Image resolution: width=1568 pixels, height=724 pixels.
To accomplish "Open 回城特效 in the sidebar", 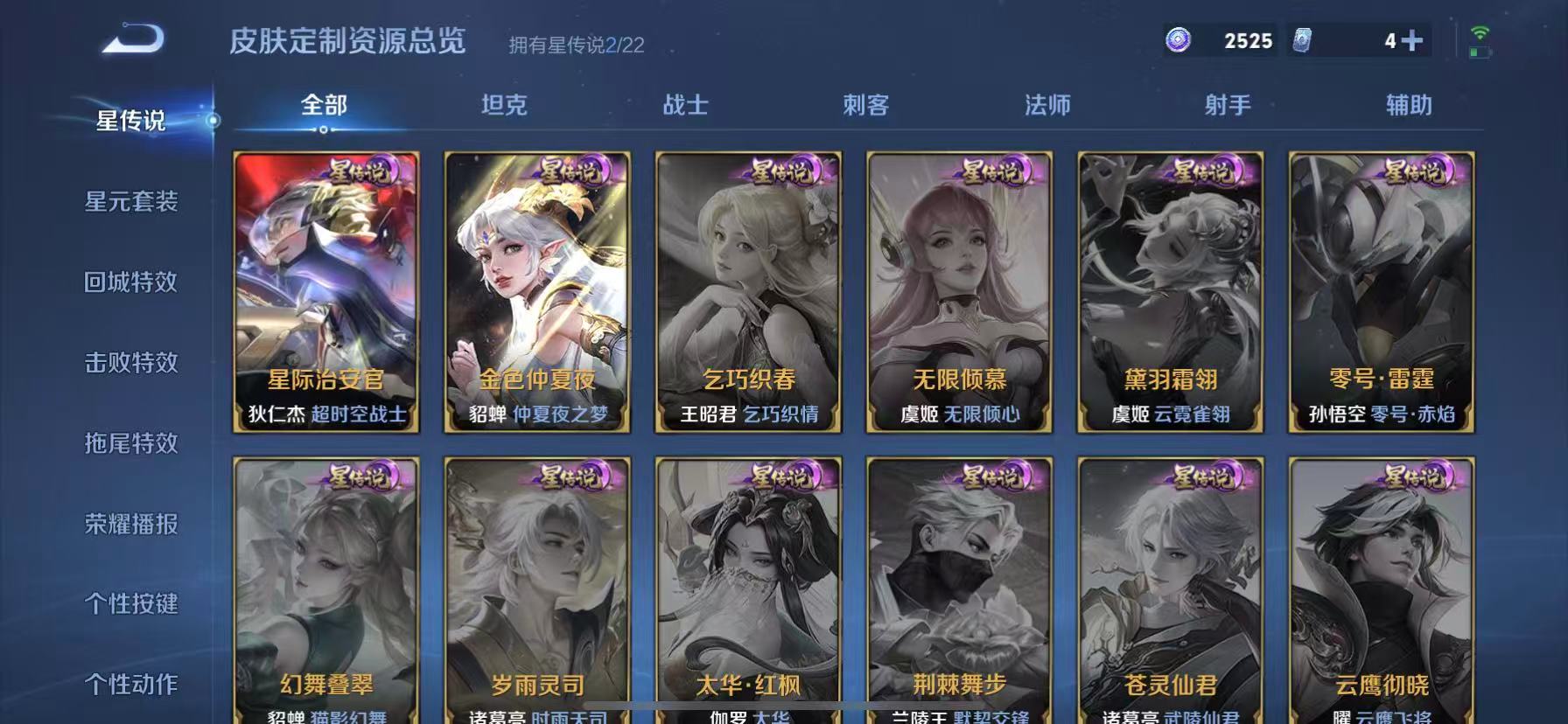I will click(x=131, y=282).
